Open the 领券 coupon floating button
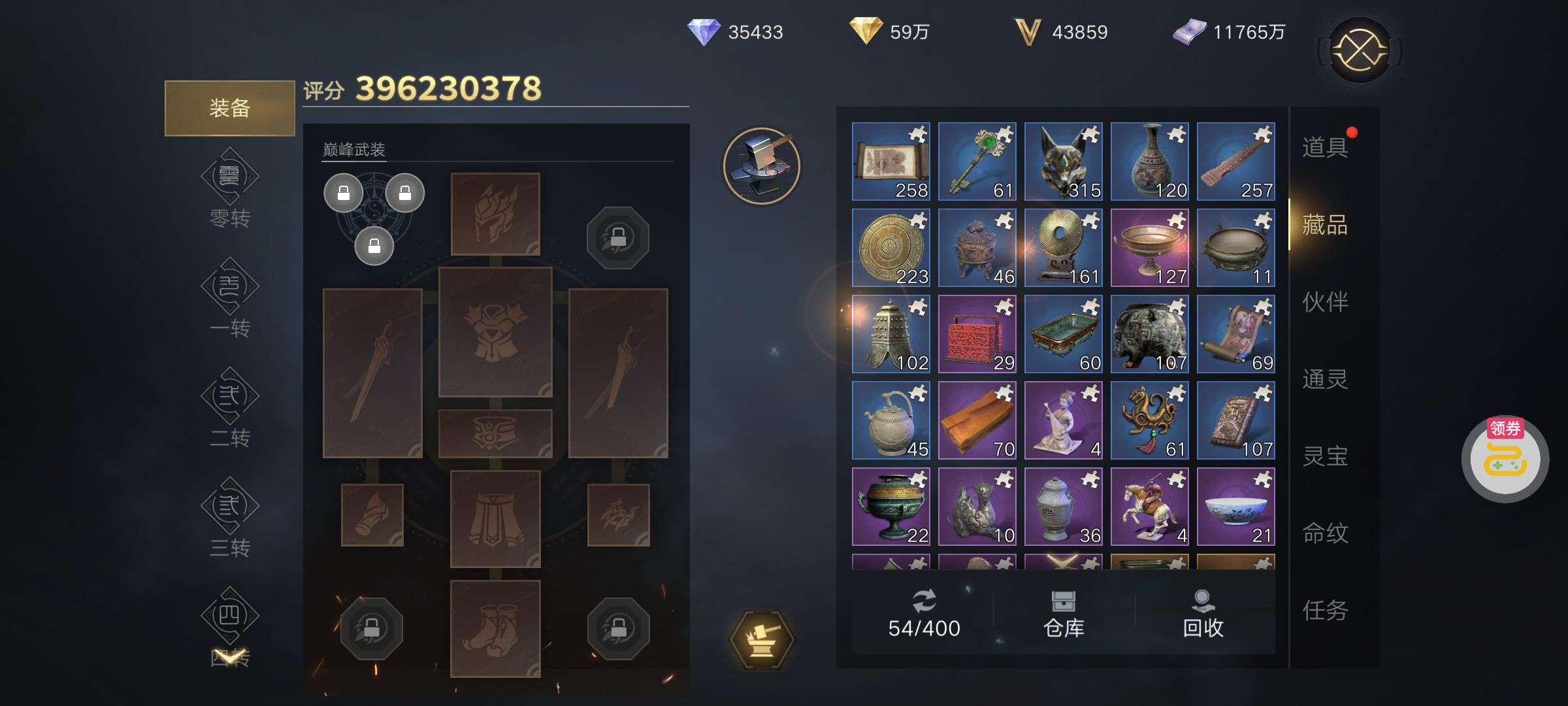Image resolution: width=1568 pixels, height=706 pixels. coord(1505,459)
